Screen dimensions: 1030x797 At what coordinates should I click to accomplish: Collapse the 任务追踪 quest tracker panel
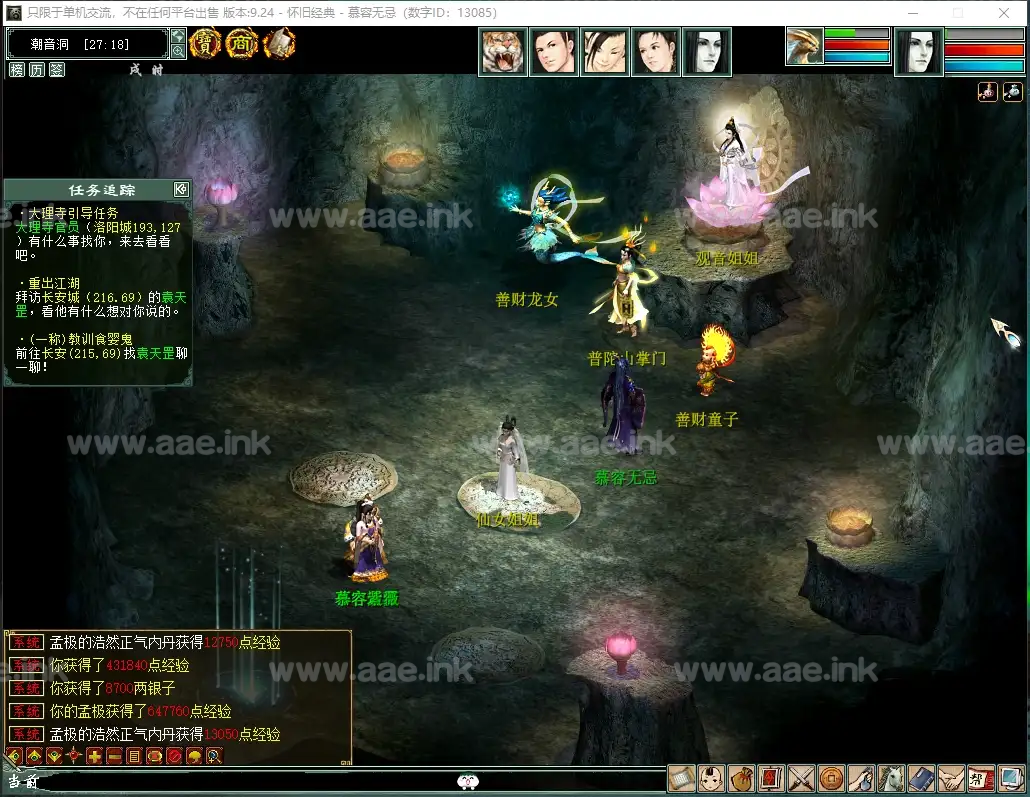(x=181, y=189)
